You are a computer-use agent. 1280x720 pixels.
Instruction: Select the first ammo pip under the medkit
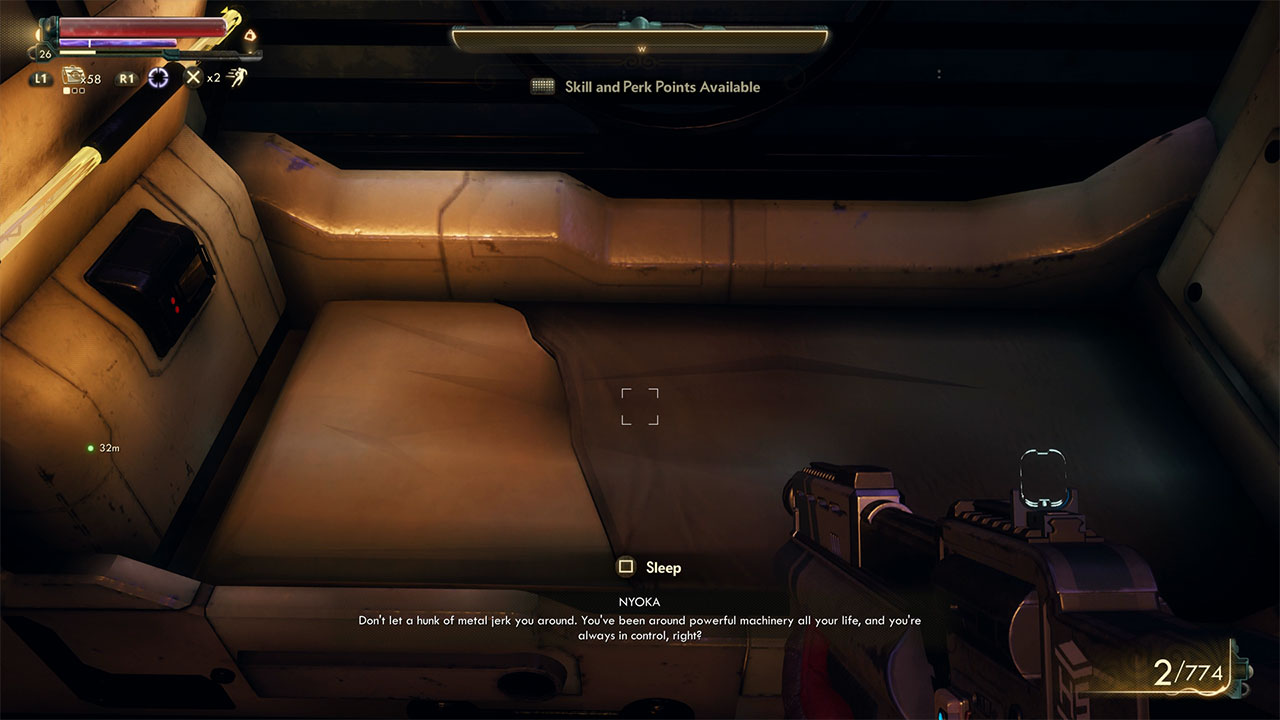pyautogui.click(x=66, y=90)
